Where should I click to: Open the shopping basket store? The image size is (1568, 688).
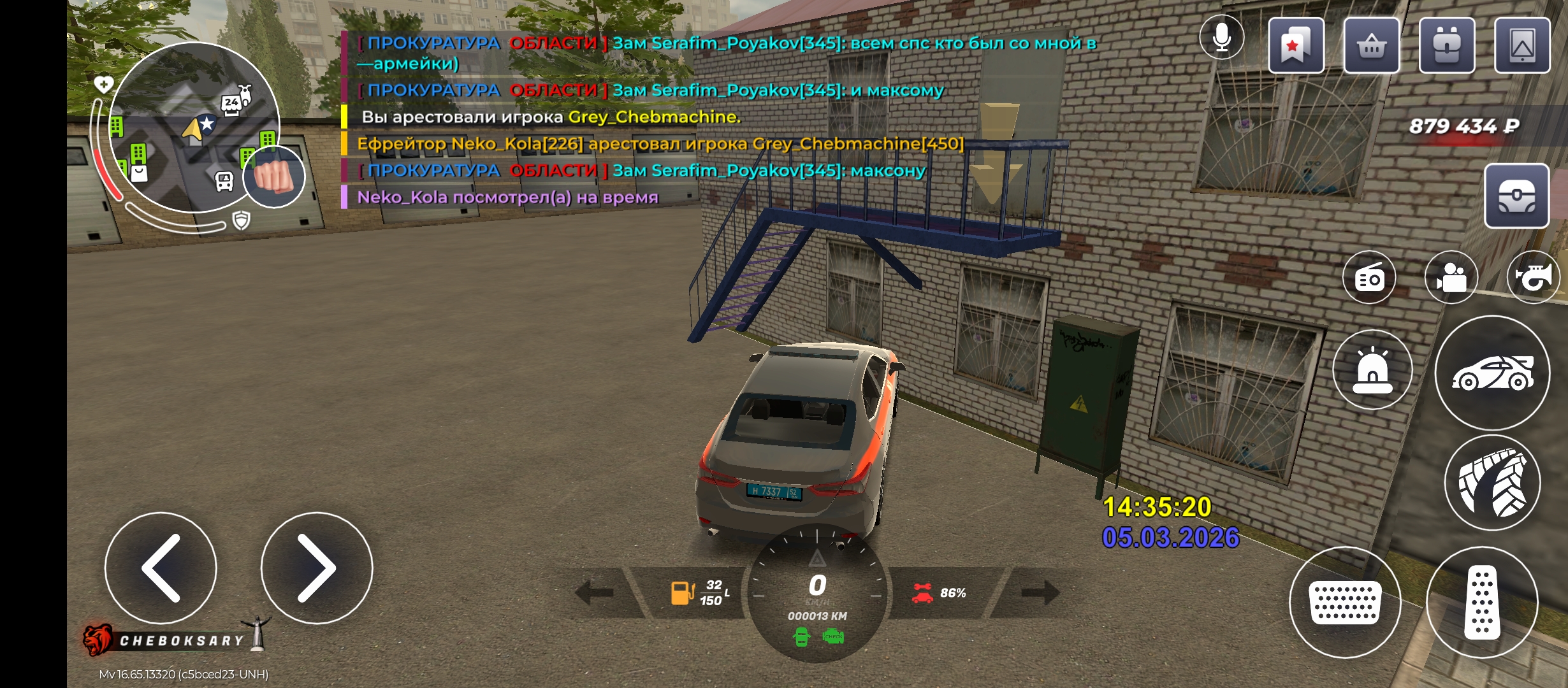(x=1372, y=45)
